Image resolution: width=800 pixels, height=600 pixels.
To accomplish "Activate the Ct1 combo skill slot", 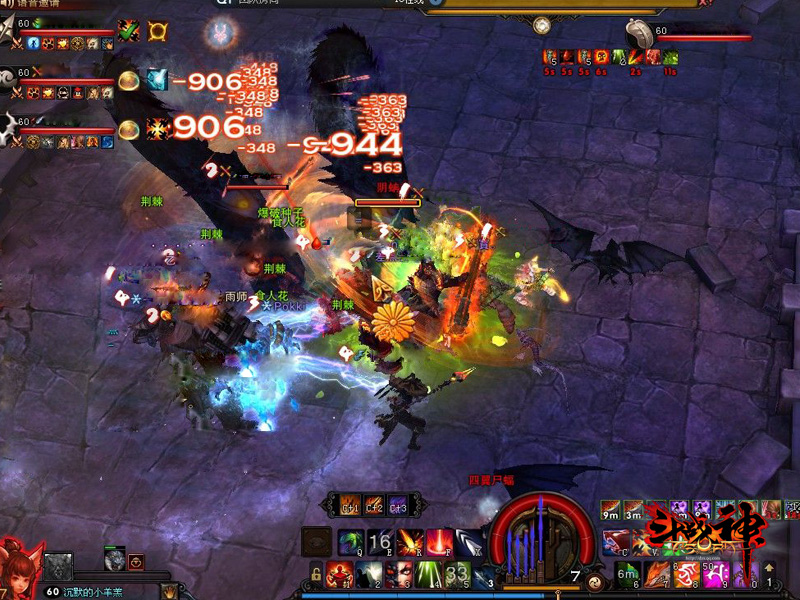I will (350, 504).
